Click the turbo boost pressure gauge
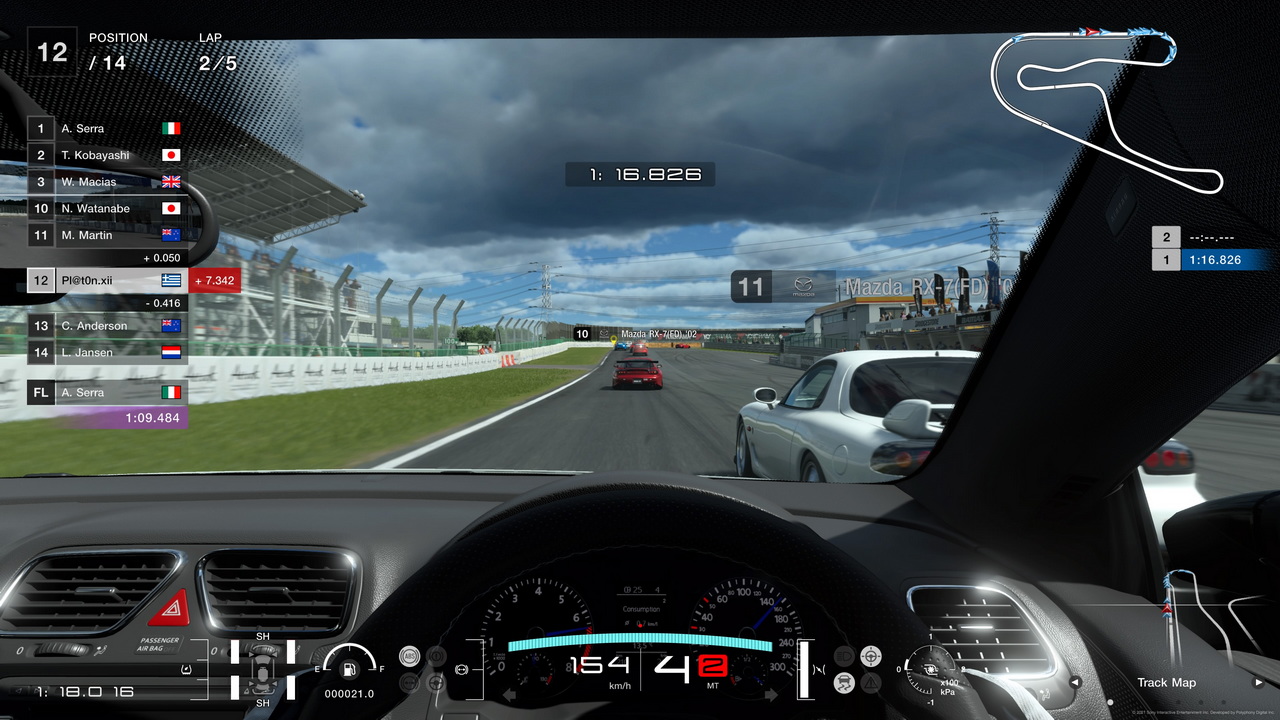This screenshot has height=720, width=1280. tap(931, 668)
